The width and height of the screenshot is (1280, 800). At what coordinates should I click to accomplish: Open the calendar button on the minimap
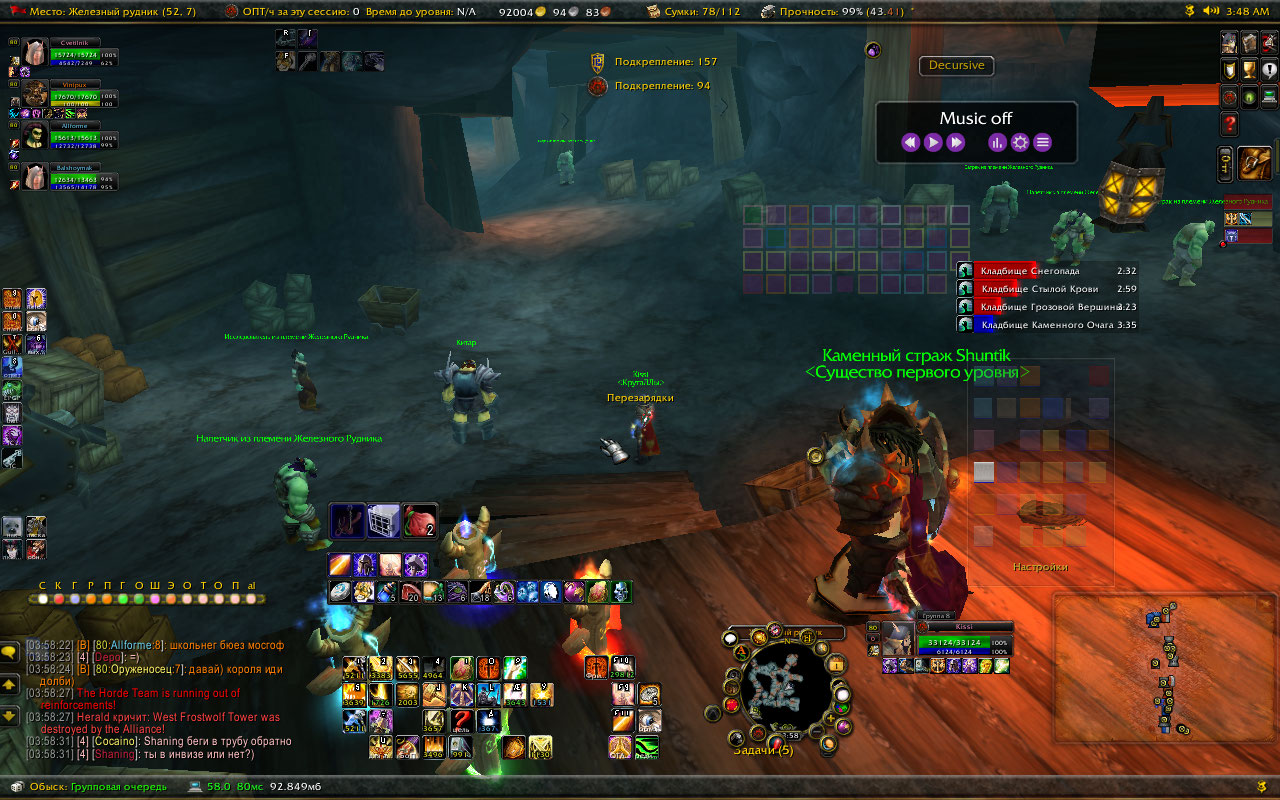click(x=836, y=665)
